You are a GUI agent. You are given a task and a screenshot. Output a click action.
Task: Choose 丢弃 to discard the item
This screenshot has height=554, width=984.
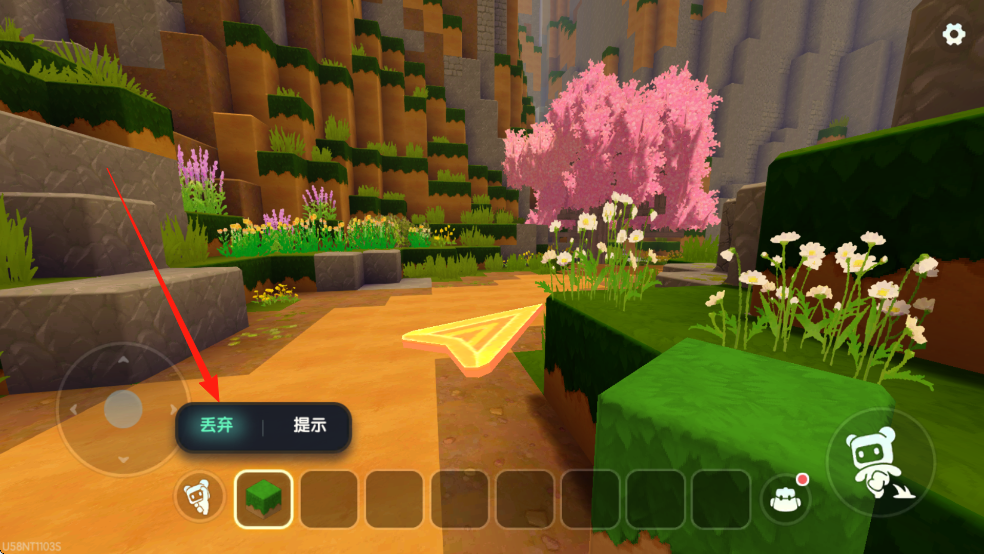216,425
